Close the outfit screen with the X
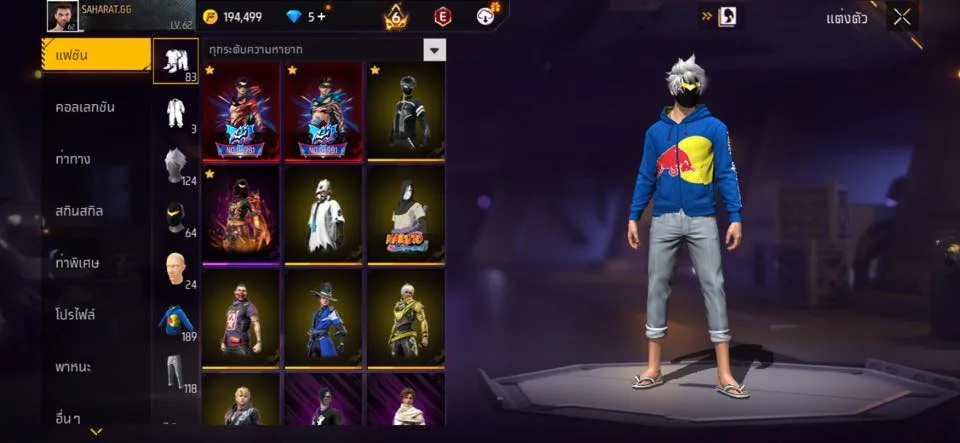This screenshot has width=960, height=443. 902,16
